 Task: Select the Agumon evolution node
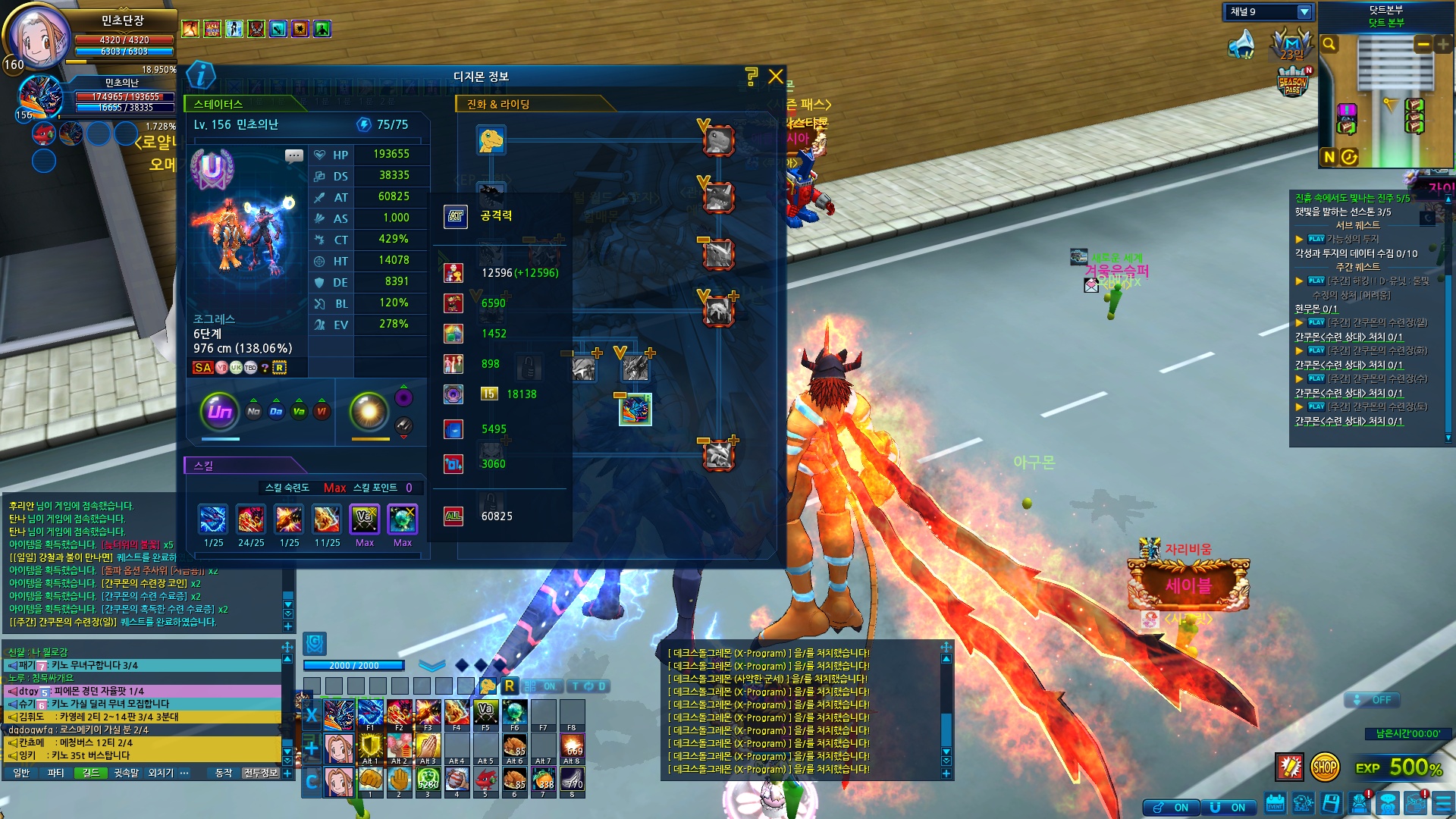(491, 140)
